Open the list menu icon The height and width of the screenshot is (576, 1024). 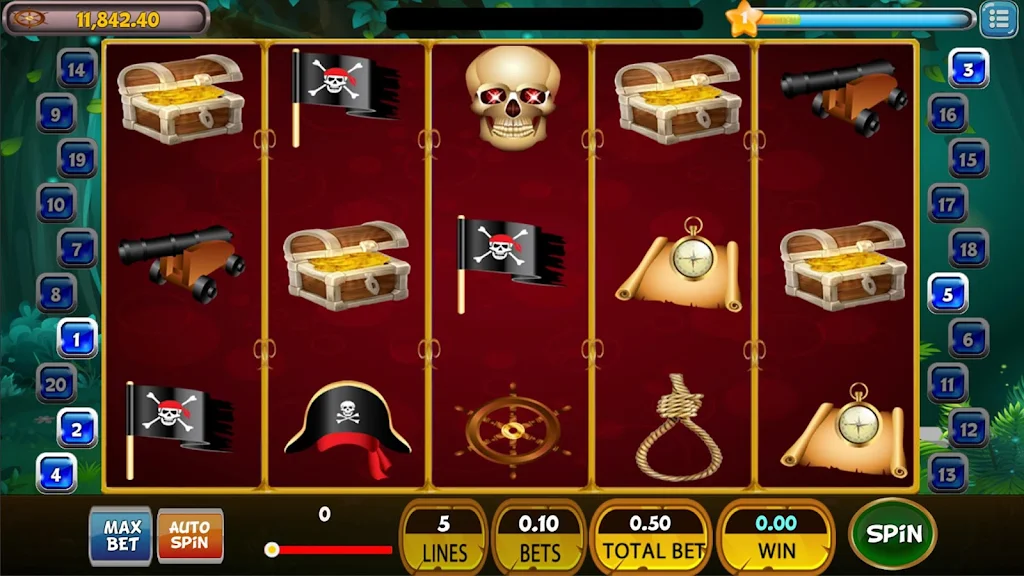click(997, 18)
